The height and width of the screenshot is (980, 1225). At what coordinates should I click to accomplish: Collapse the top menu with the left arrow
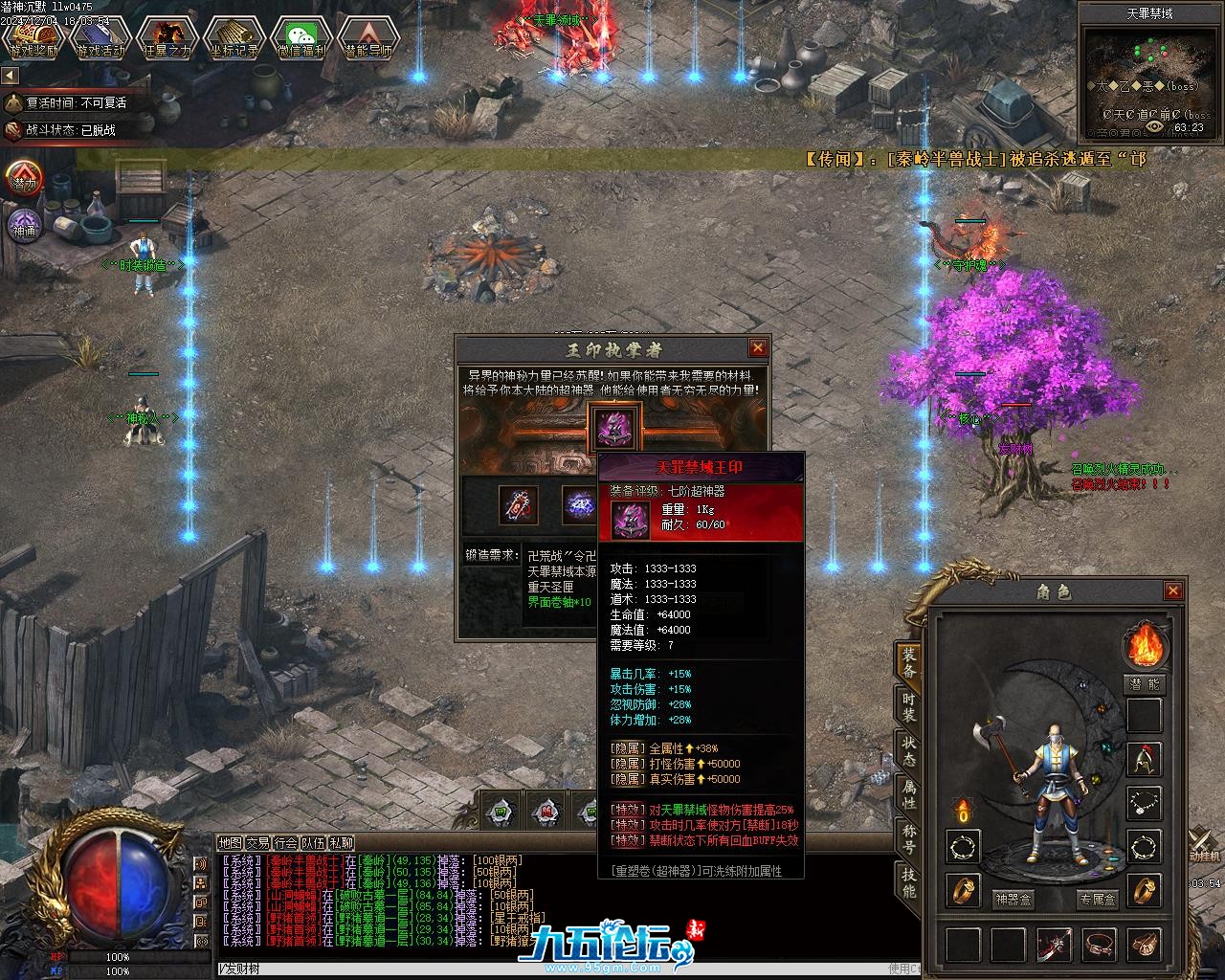11,76
